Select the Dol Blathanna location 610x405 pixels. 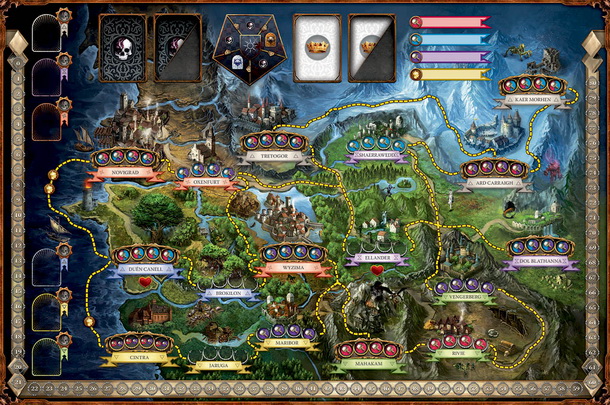(x=542, y=260)
